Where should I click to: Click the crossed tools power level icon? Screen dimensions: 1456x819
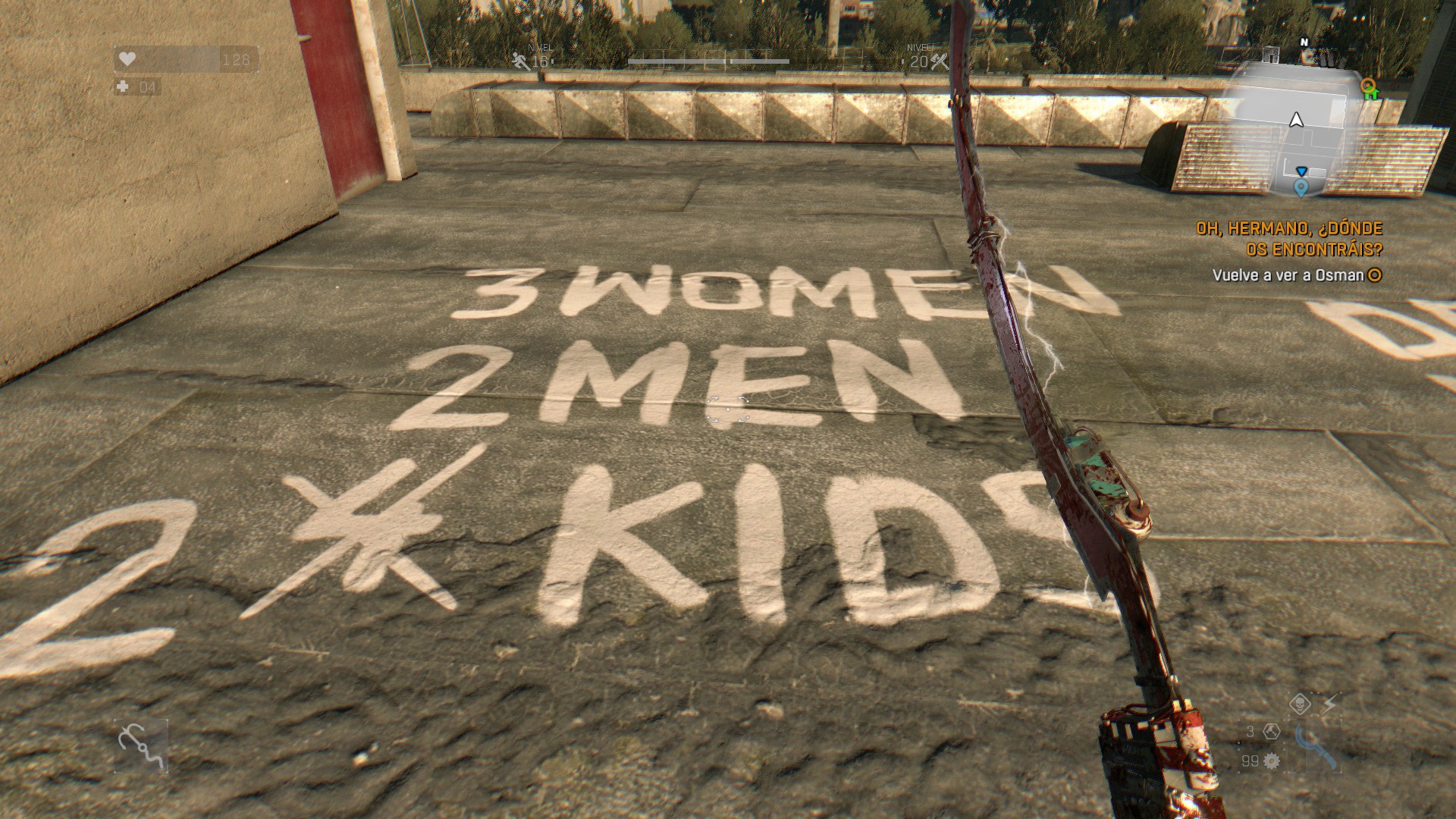(x=939, y=62)
